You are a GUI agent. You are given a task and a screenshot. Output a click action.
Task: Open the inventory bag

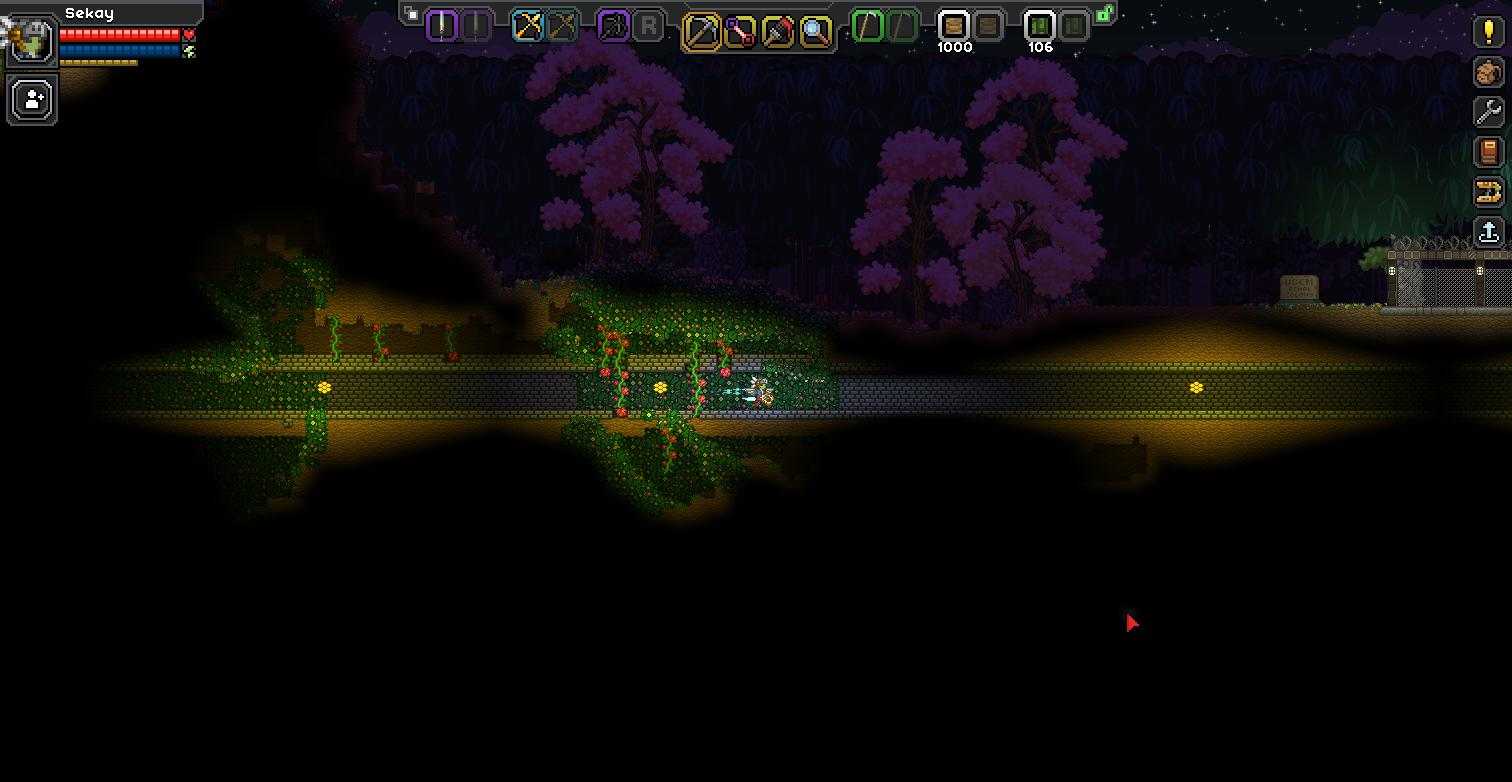click(x=1489, y=72)
